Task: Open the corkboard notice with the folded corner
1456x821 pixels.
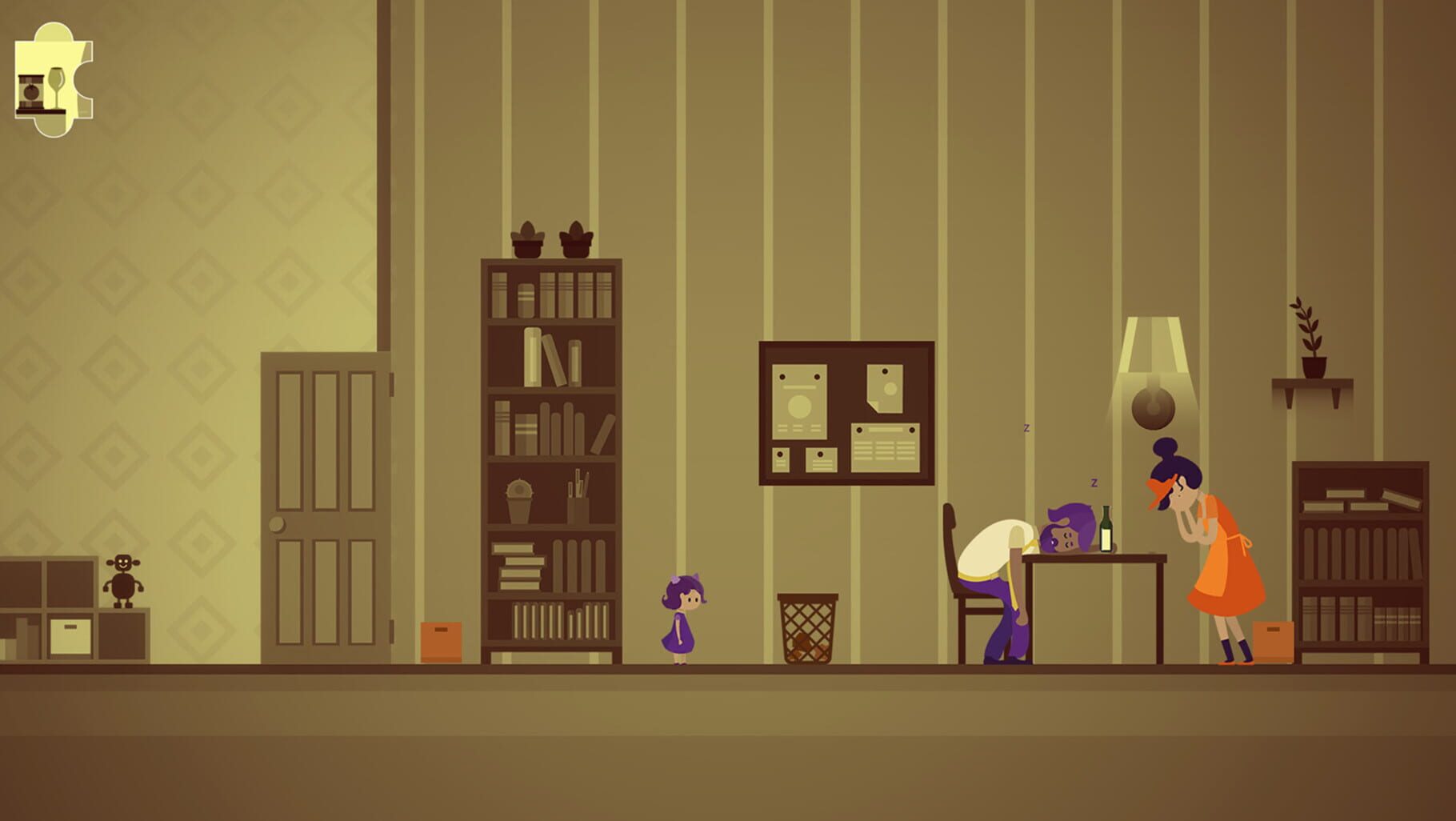Action: pos(886,388)
